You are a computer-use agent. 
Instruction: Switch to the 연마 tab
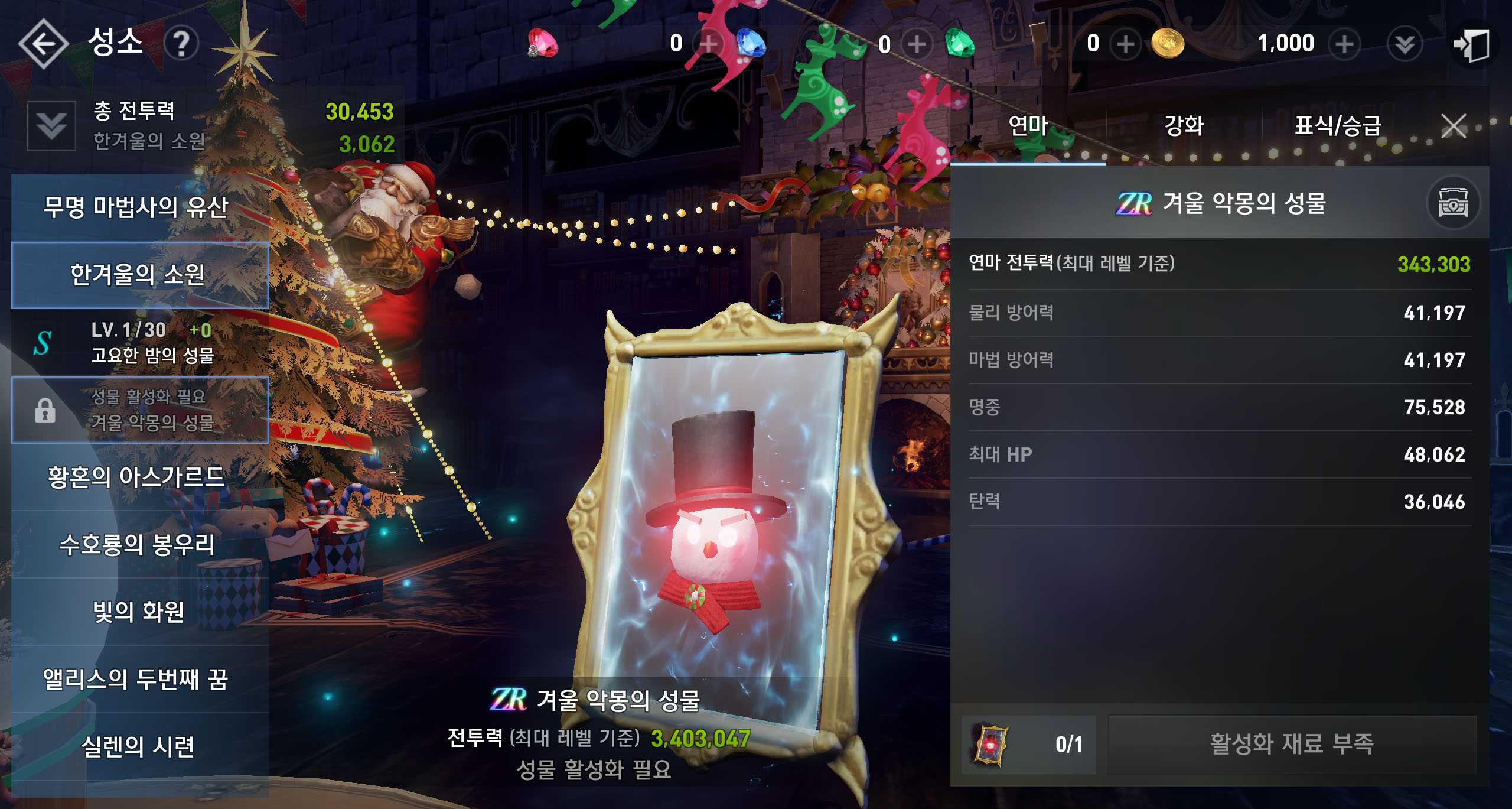click(x=1028, y=126)
